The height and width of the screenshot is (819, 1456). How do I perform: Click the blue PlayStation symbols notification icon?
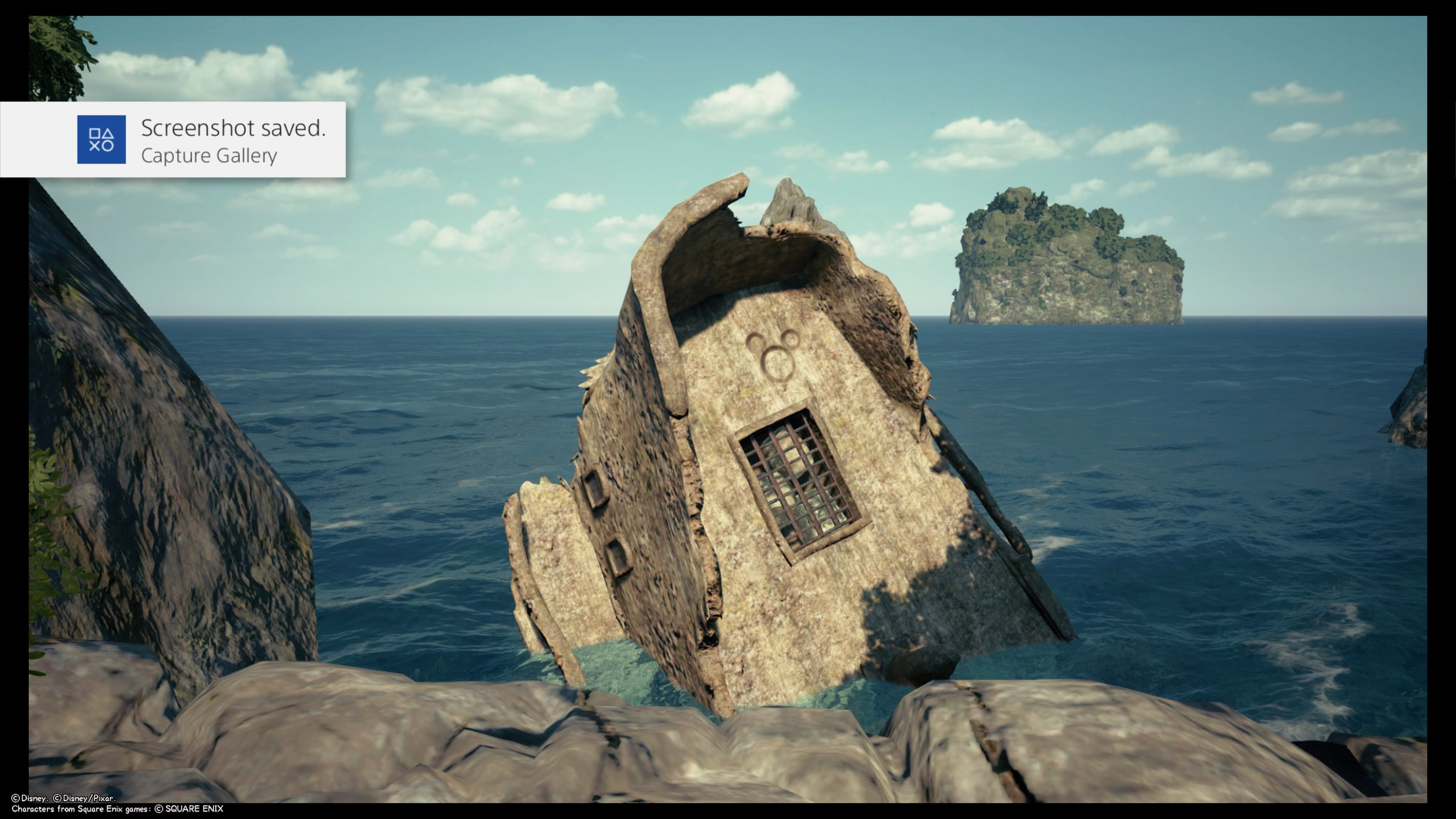[x=101, y=140]
